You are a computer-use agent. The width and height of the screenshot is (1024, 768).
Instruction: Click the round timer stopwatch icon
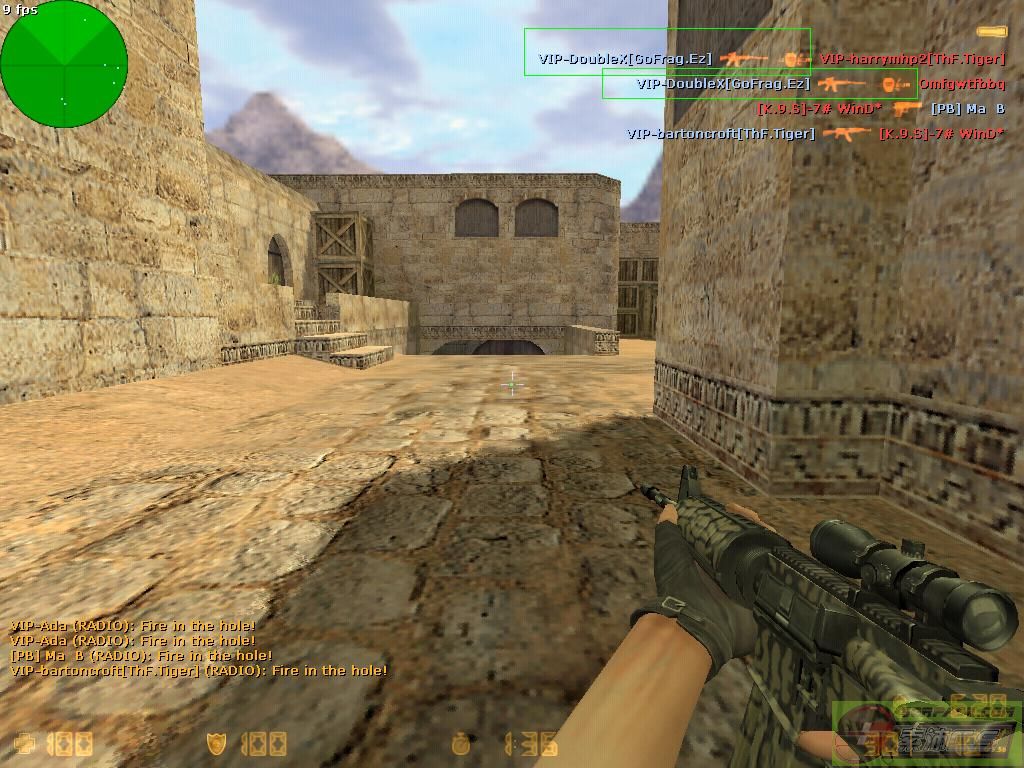[x=461, y=744]
